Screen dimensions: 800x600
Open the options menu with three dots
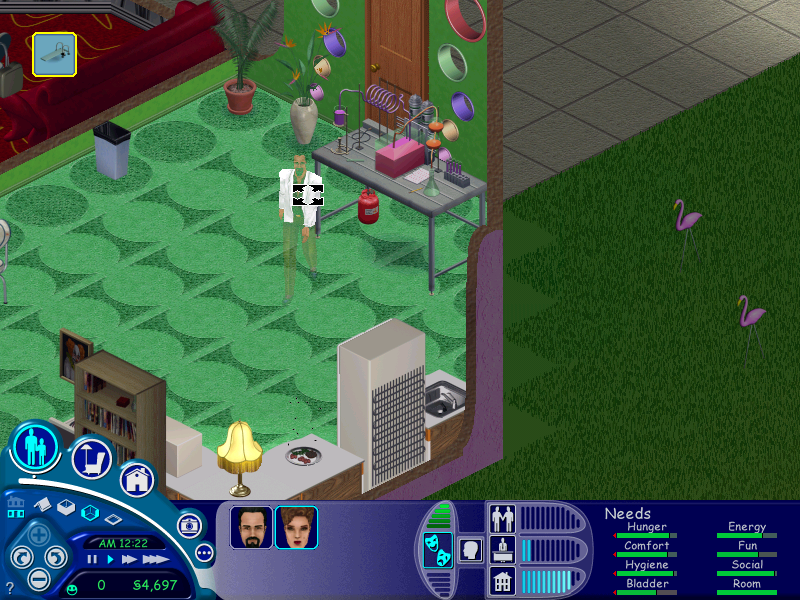(204, 552)
